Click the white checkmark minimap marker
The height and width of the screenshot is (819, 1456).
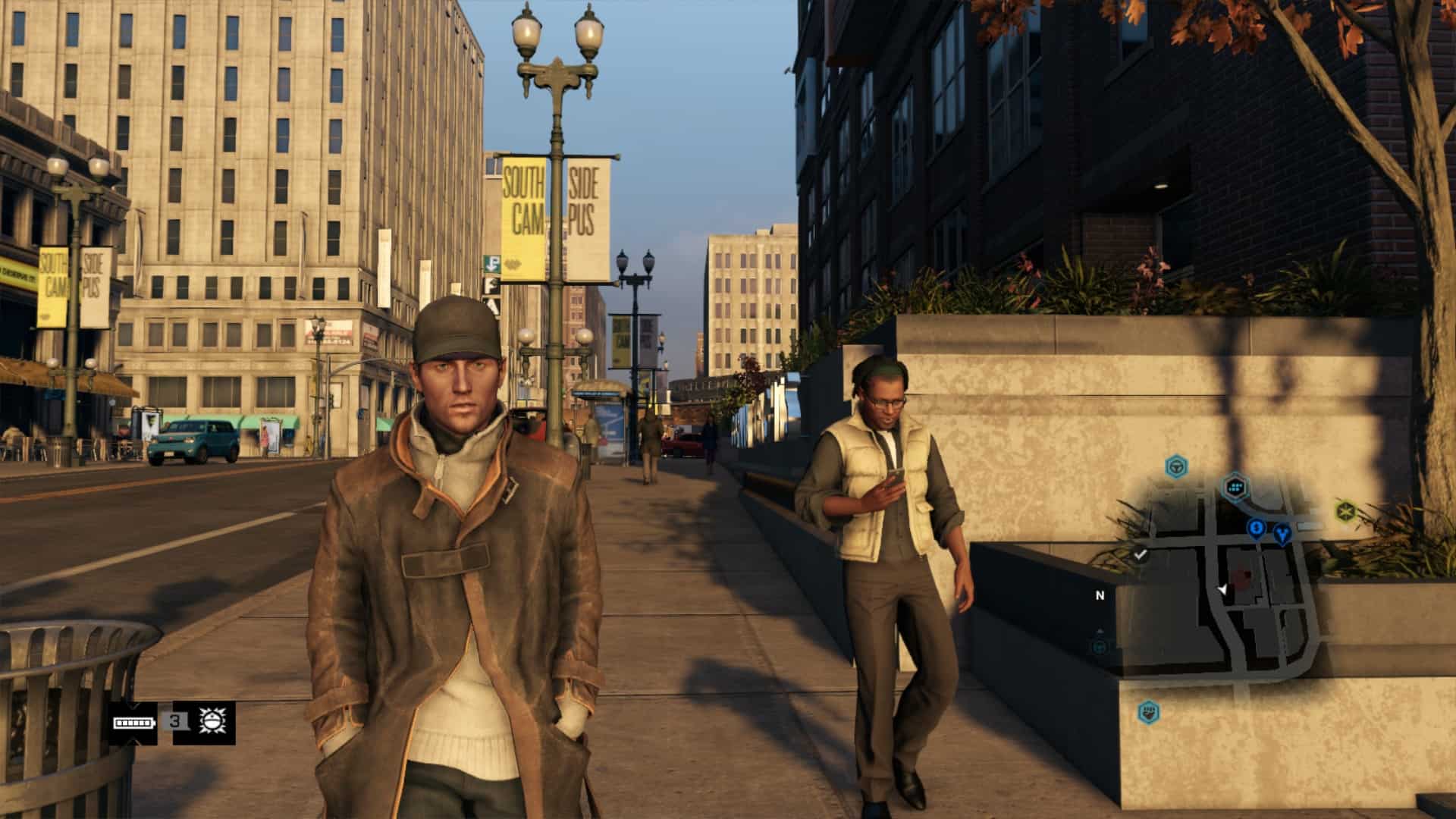1140,554
